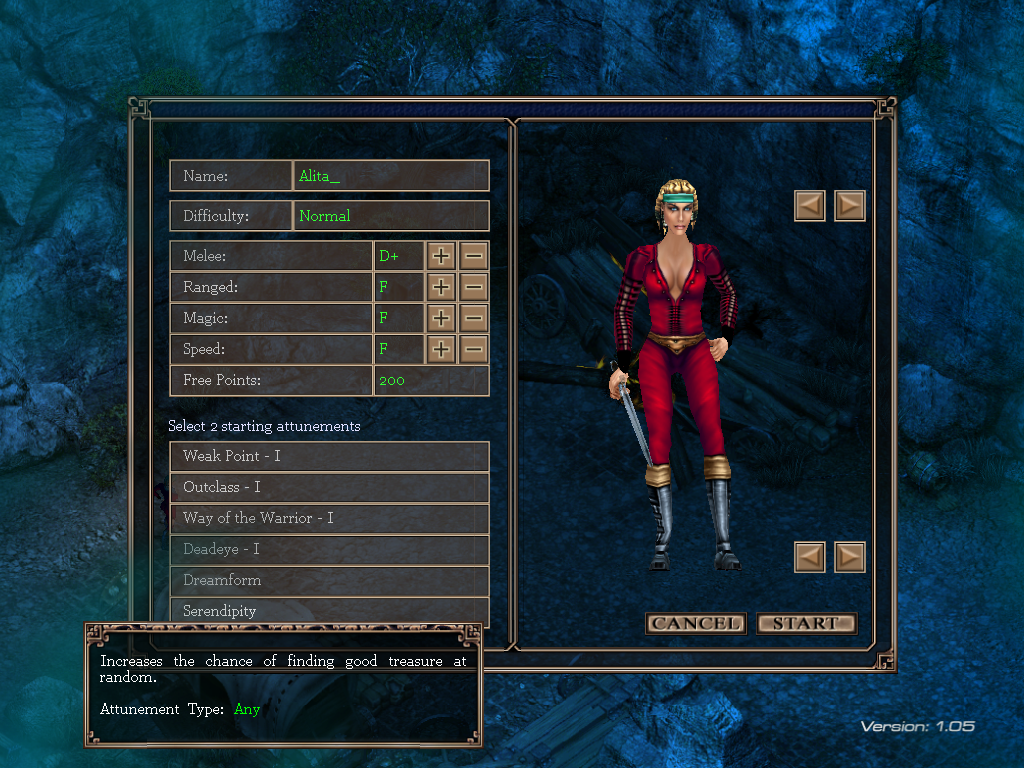Increase the Melee skill with plus

(x=441, y=256)
